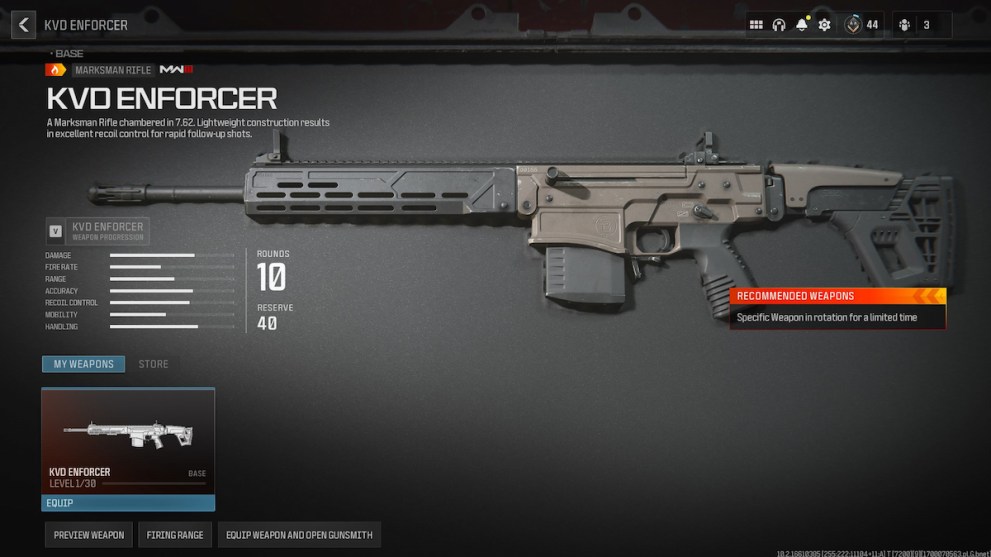Open the grid menu icon

(756, 25)
